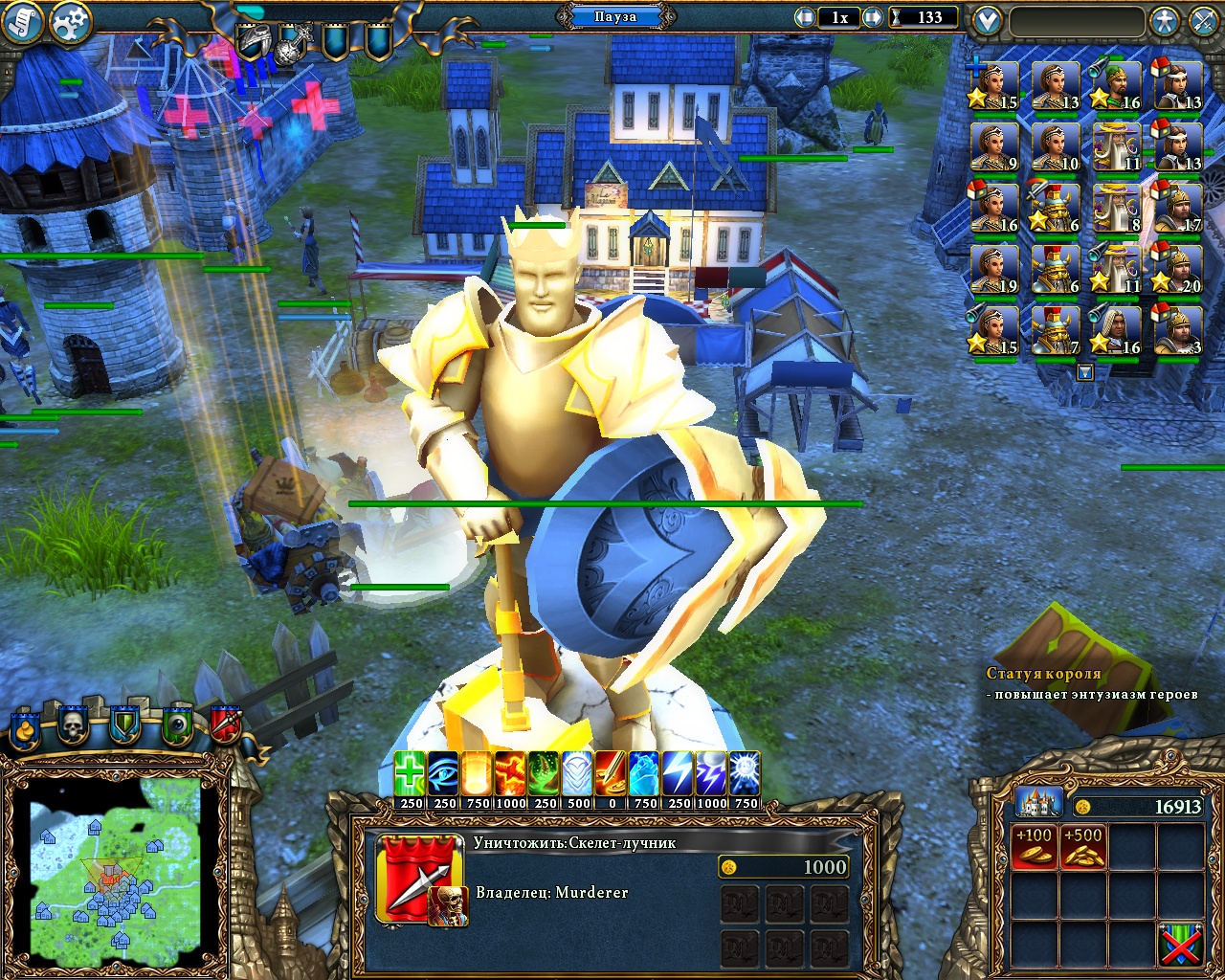Viewport: 1225px width, 980px height.
Task: Expand the top-right dropdown arrow button
Action: click(x=987, y=20)
